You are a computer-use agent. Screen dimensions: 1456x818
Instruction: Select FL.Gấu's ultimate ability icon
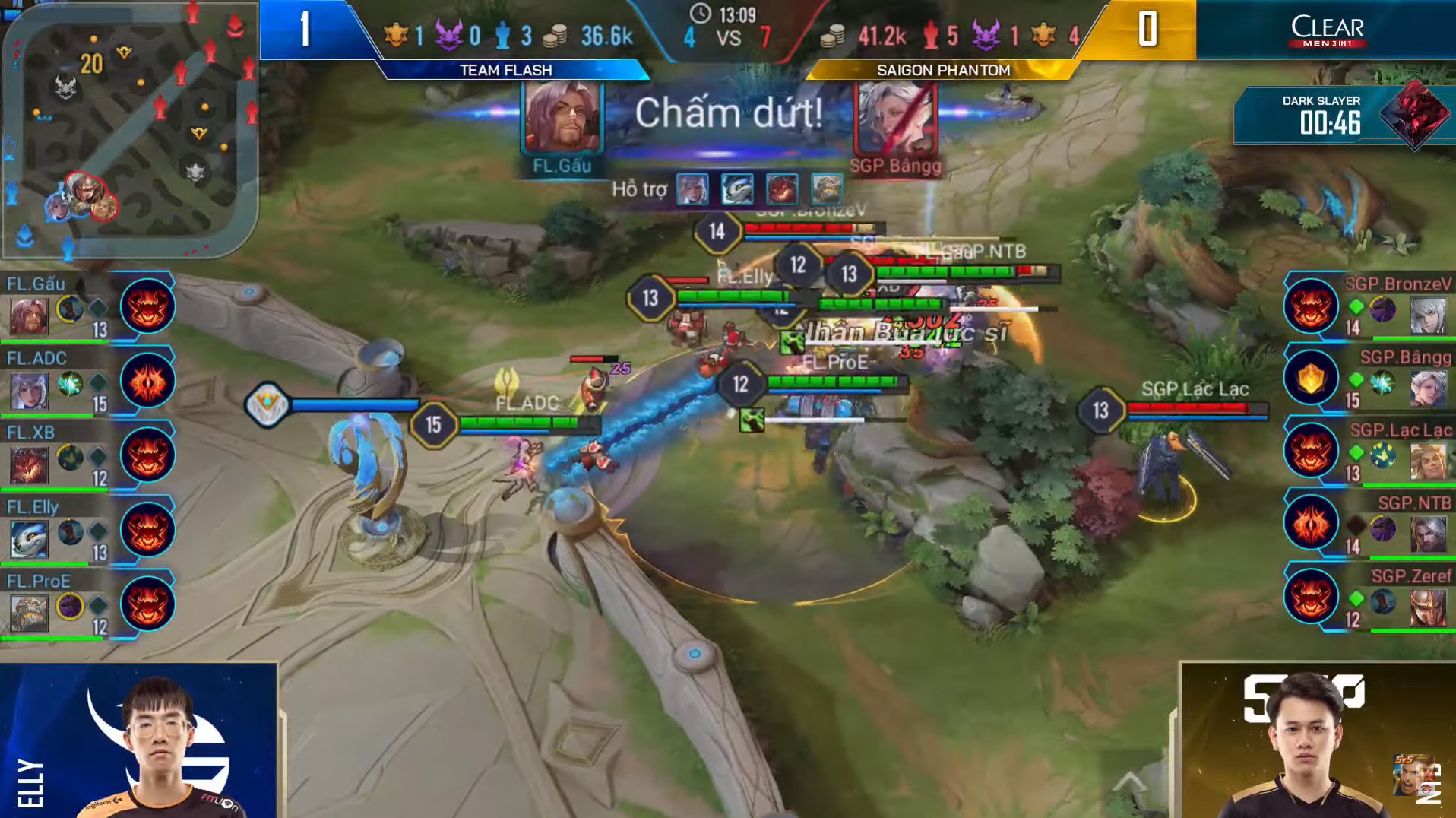point(147,306)
